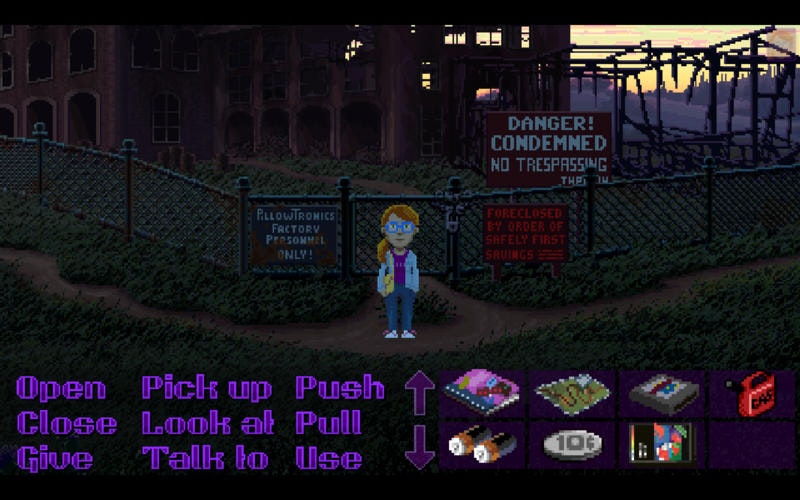Viewport: 800px width, 500px height.
Task: Select the pink notebook in inventory
Action: (482, 392)
